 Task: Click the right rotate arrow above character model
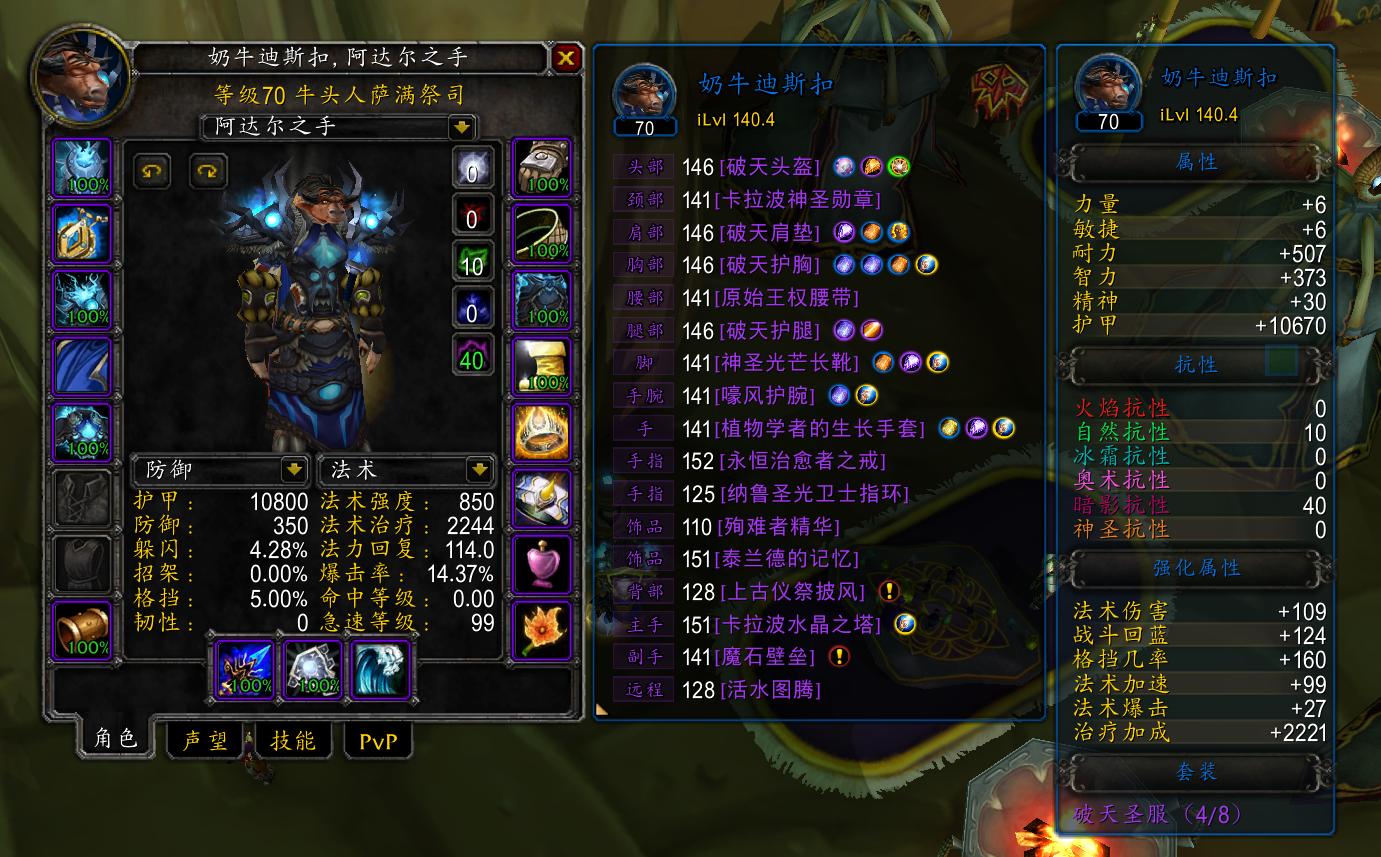[207, 170]
